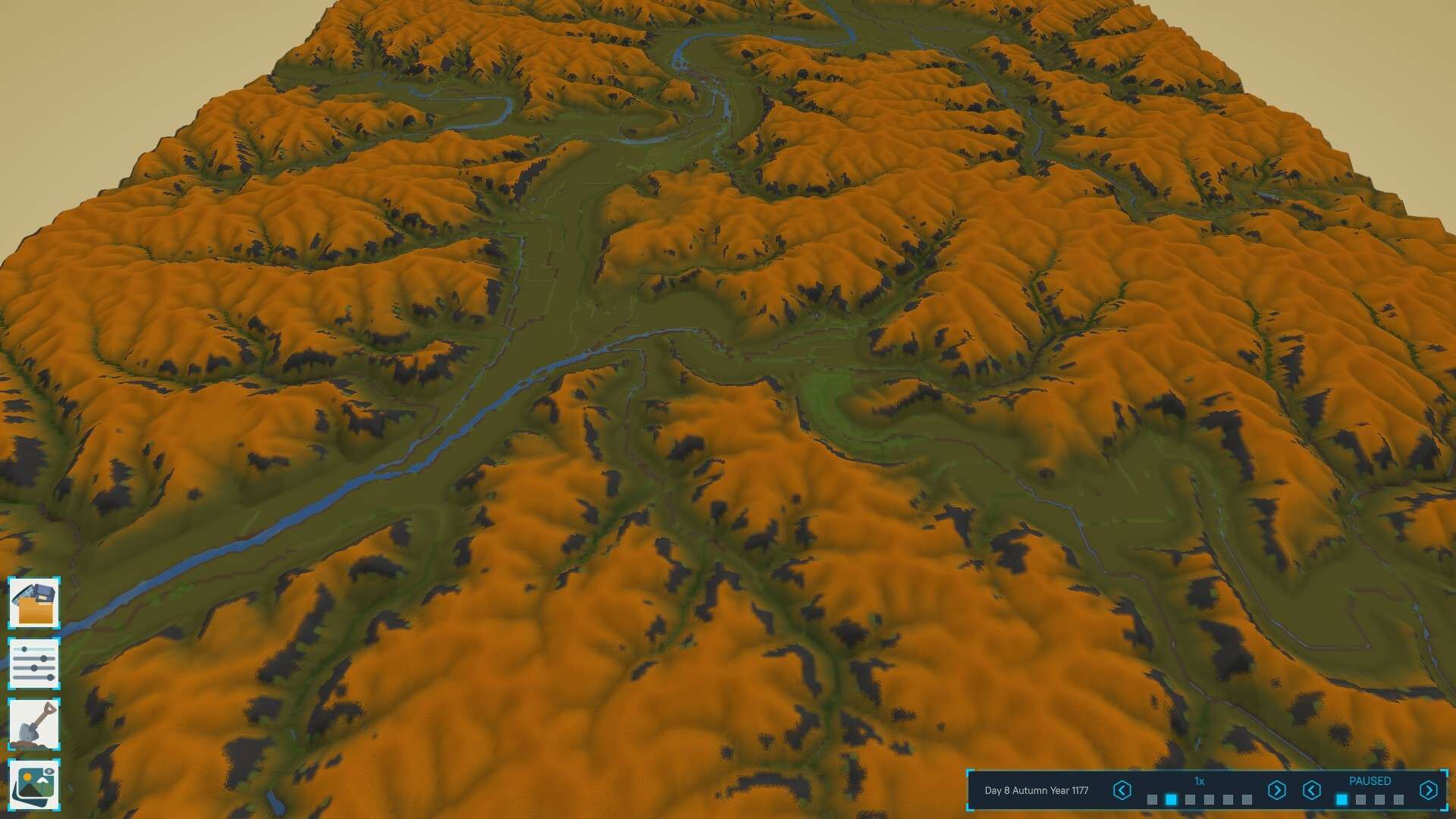
Task: Open the folder and floppy disk file menu
Action: click(x=34, y=603)
